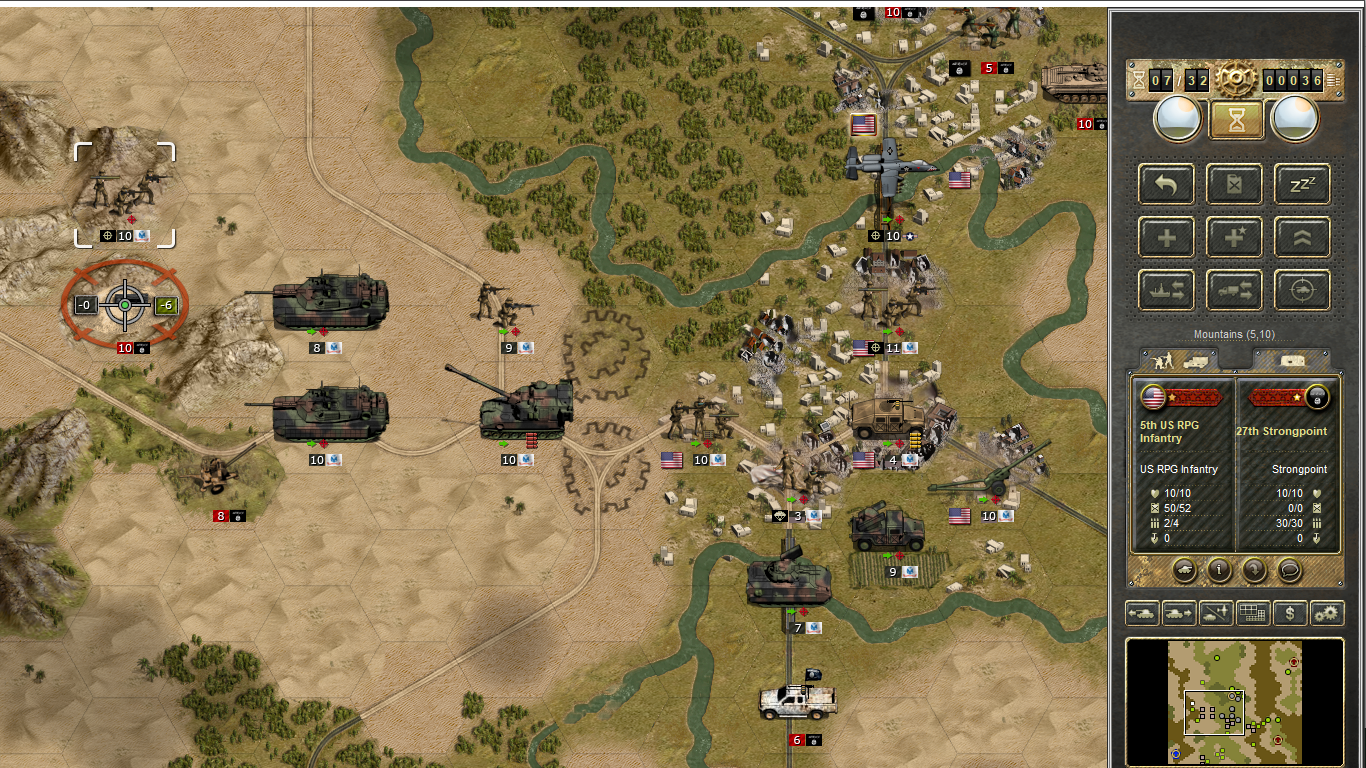The image size is (1366, 768).
Task: Open the settings gears button
Action: click(x=1327, y=613)
